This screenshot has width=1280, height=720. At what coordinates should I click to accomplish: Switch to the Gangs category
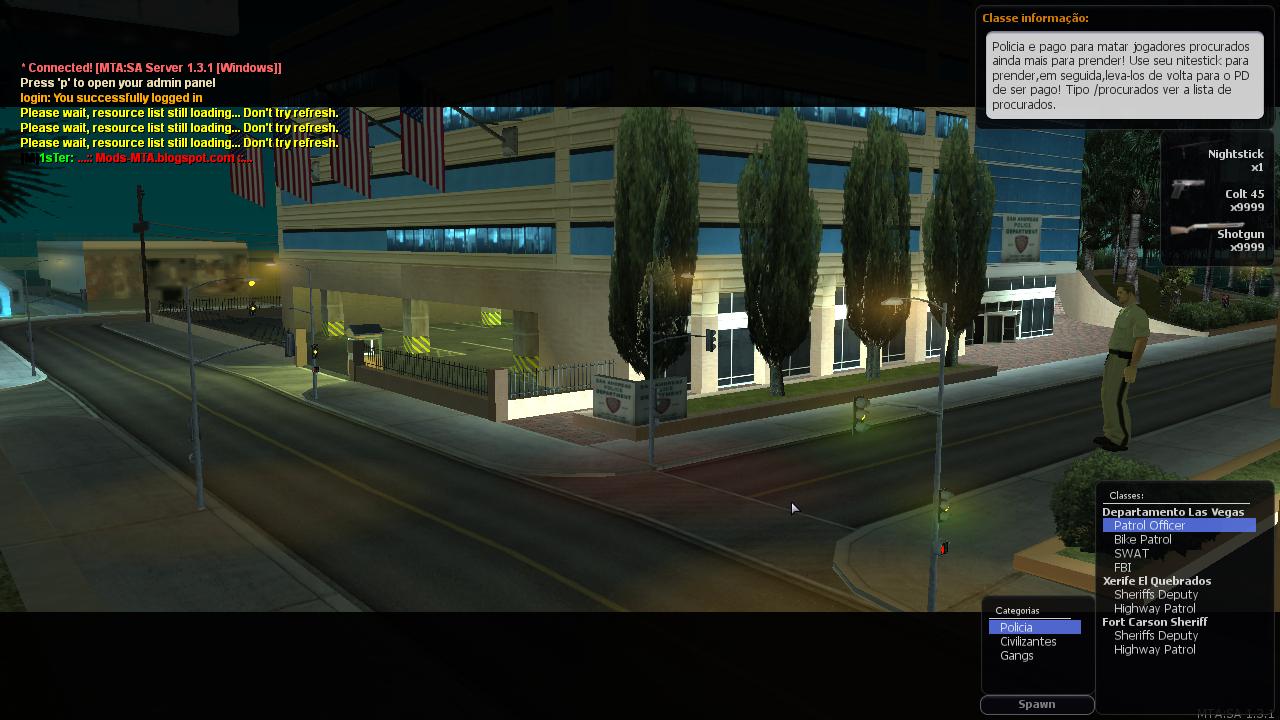point(1016,655)
